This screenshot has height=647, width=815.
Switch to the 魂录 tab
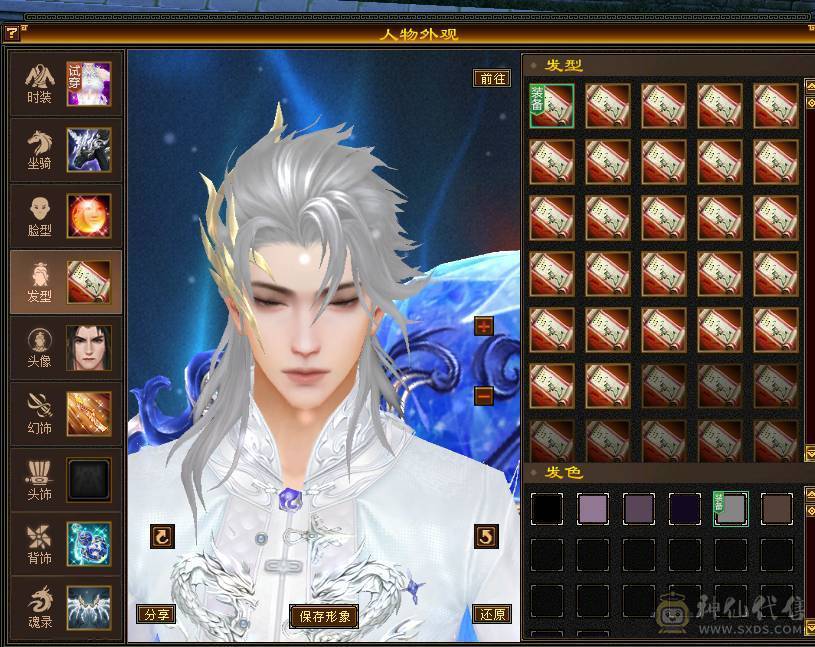[x=66, y=609]
